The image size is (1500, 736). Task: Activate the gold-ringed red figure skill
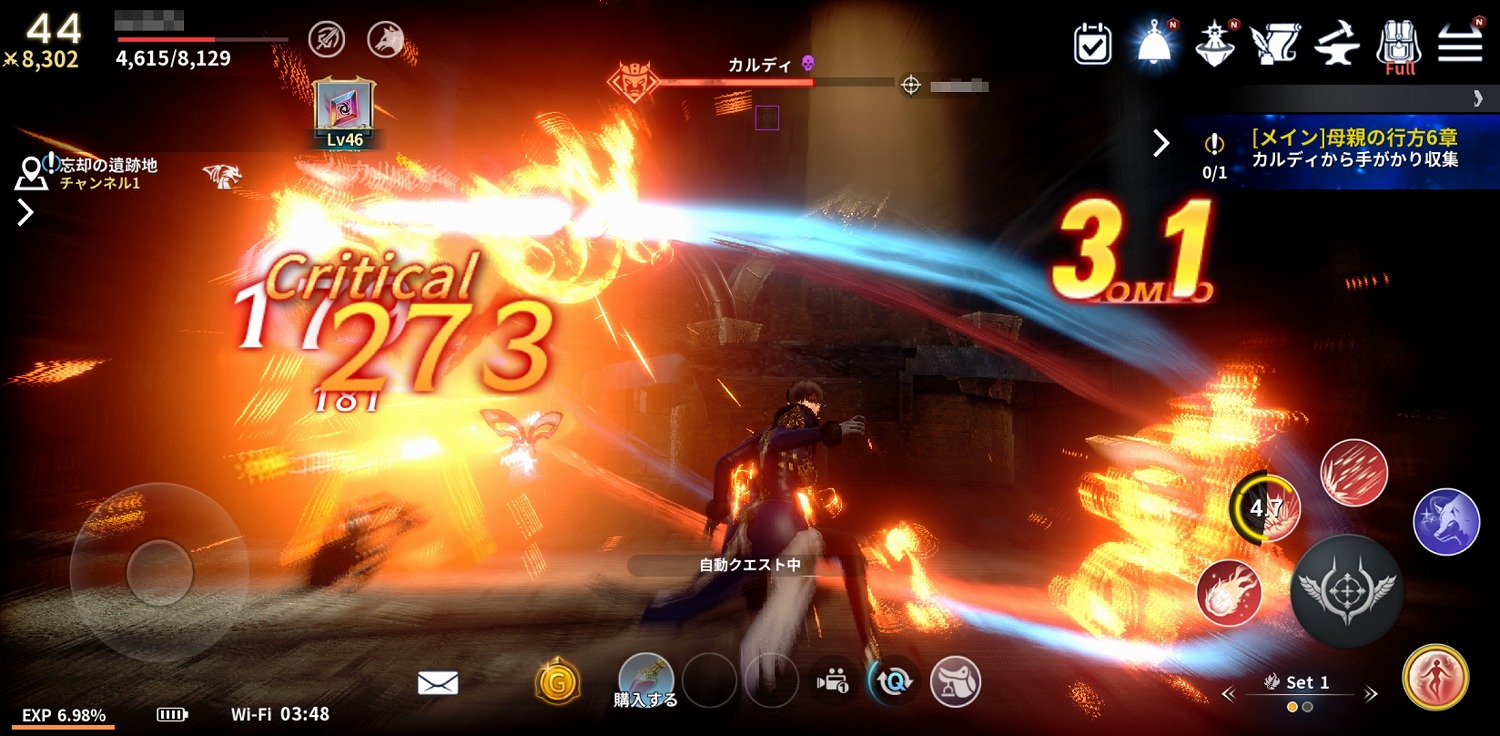click(1435, 677)
